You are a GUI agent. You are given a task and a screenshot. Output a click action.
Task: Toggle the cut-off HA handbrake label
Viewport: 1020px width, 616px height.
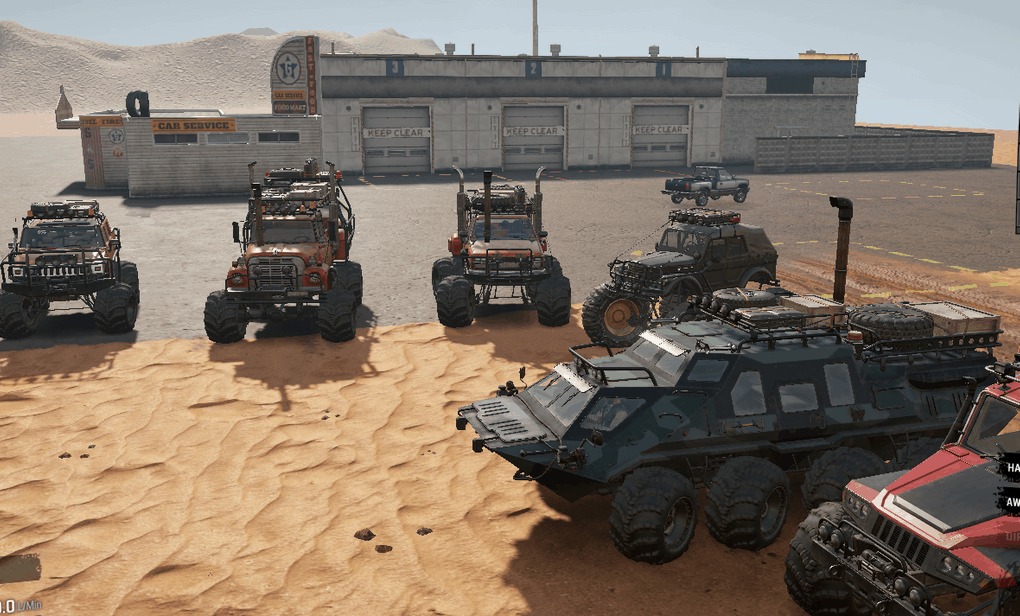pos(1008,466)
